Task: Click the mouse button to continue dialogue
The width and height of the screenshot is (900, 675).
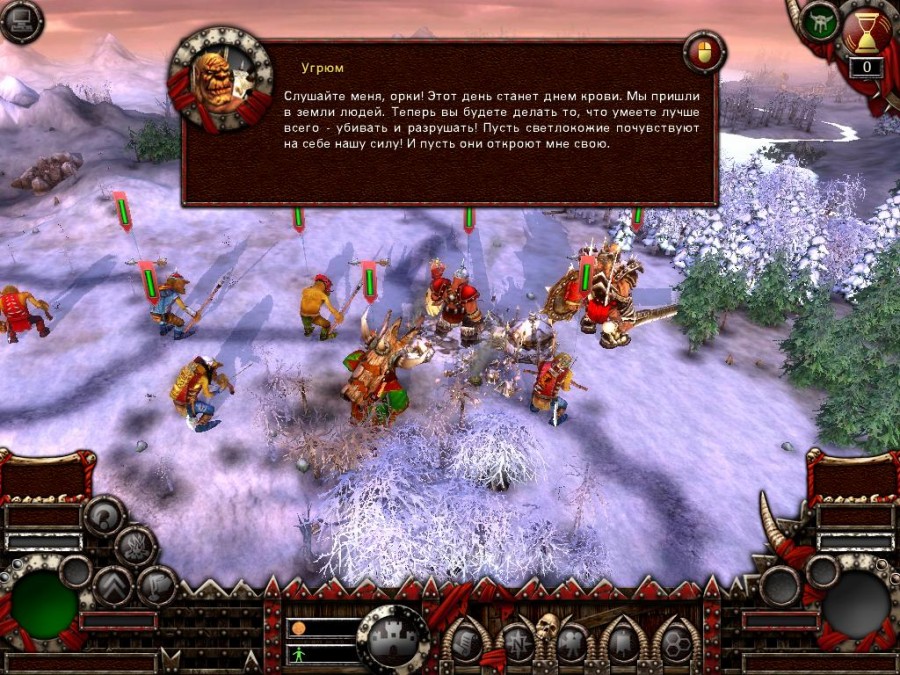Action: (703, 52)
